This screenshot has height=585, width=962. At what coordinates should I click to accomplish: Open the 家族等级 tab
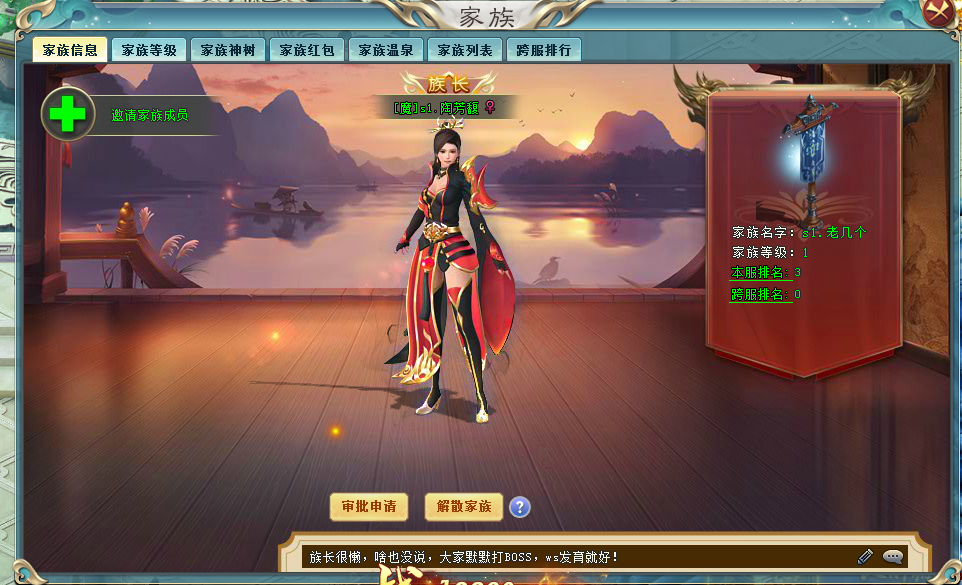pyautogui.click(x=149, y=50)
